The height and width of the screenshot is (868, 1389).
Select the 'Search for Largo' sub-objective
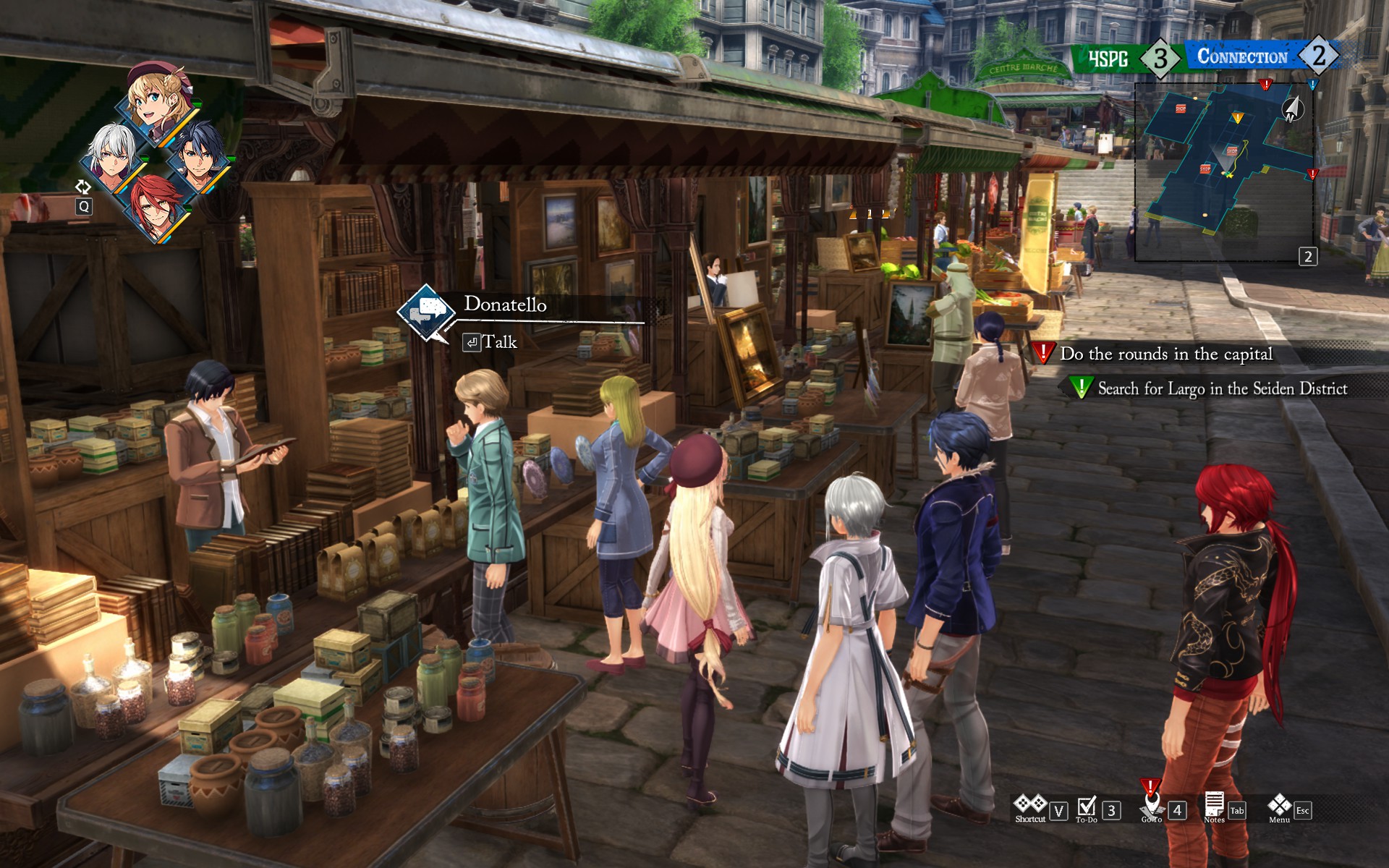pyautogui.click(x=1222, y=388)
